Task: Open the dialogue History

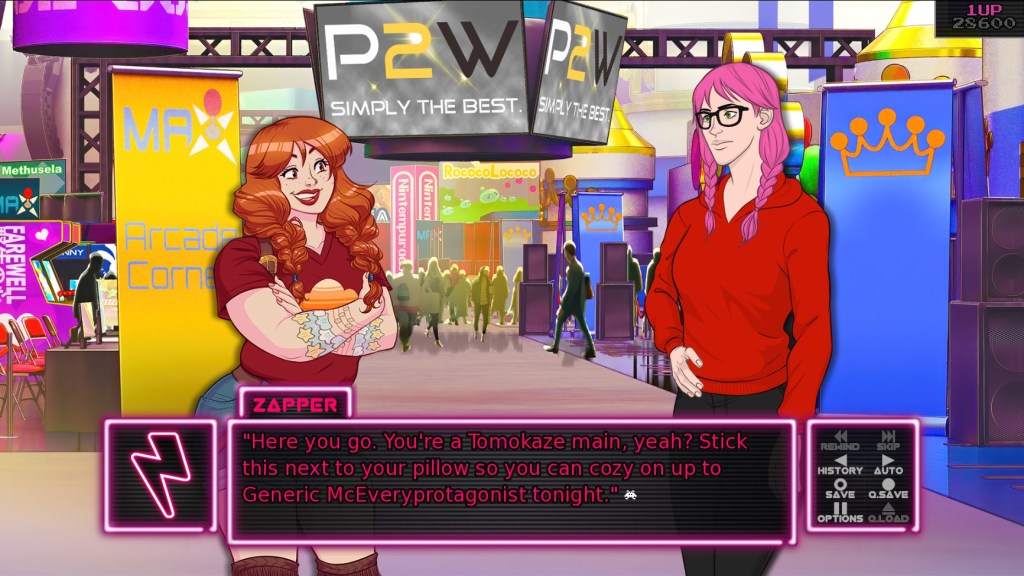Action: click(840, 465)
